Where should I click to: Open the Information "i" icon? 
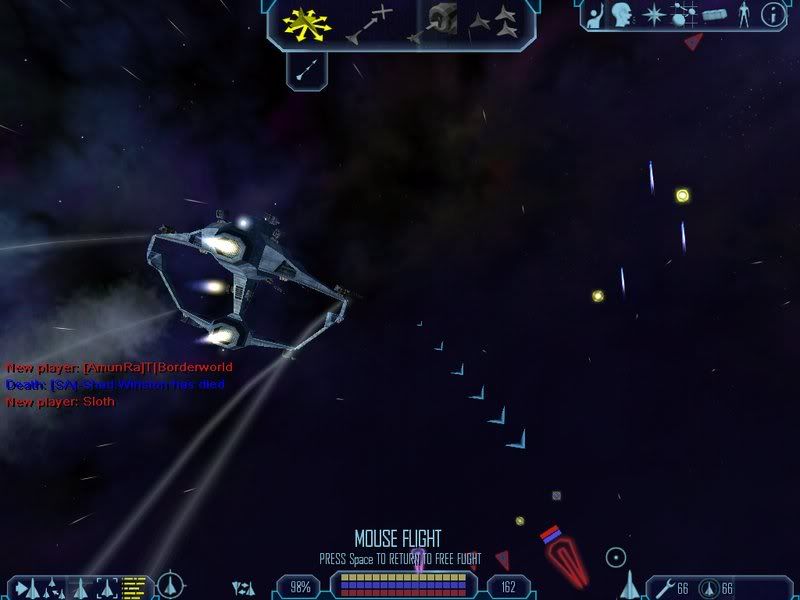[x=773, y=15]
